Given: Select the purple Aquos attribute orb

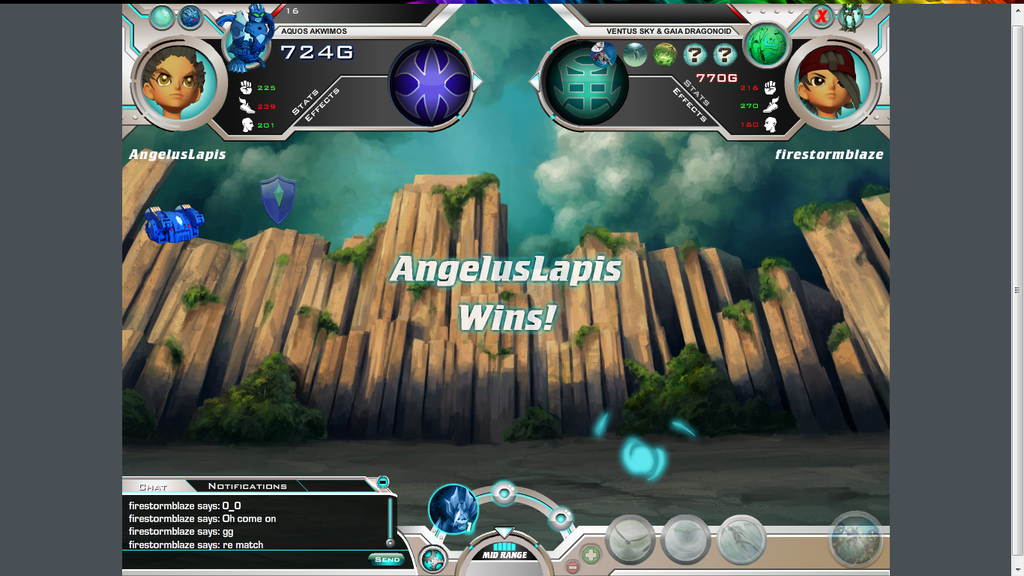Looking at the screenshot, I should click(x=430, y=83).
